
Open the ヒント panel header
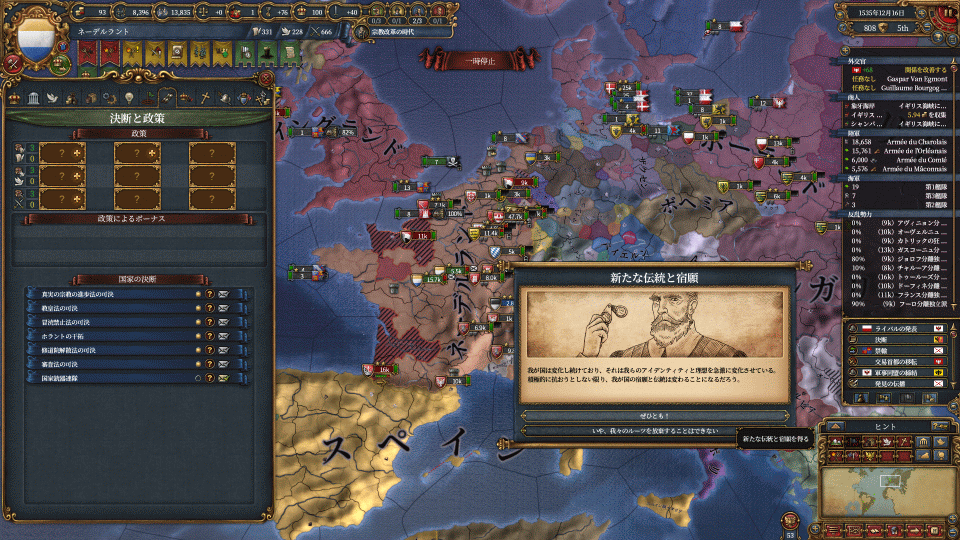883,424
